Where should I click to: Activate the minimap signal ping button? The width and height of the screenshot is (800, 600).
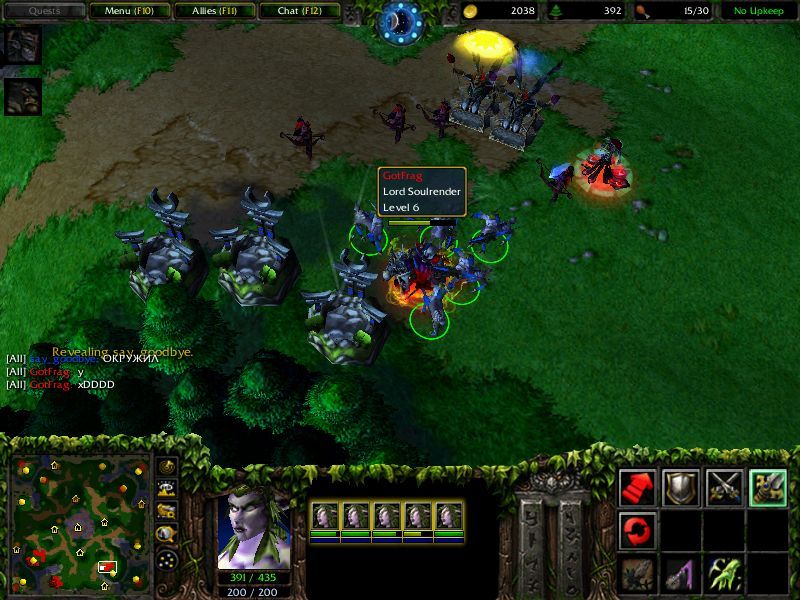pyautogui.click(x=166, y=467)
